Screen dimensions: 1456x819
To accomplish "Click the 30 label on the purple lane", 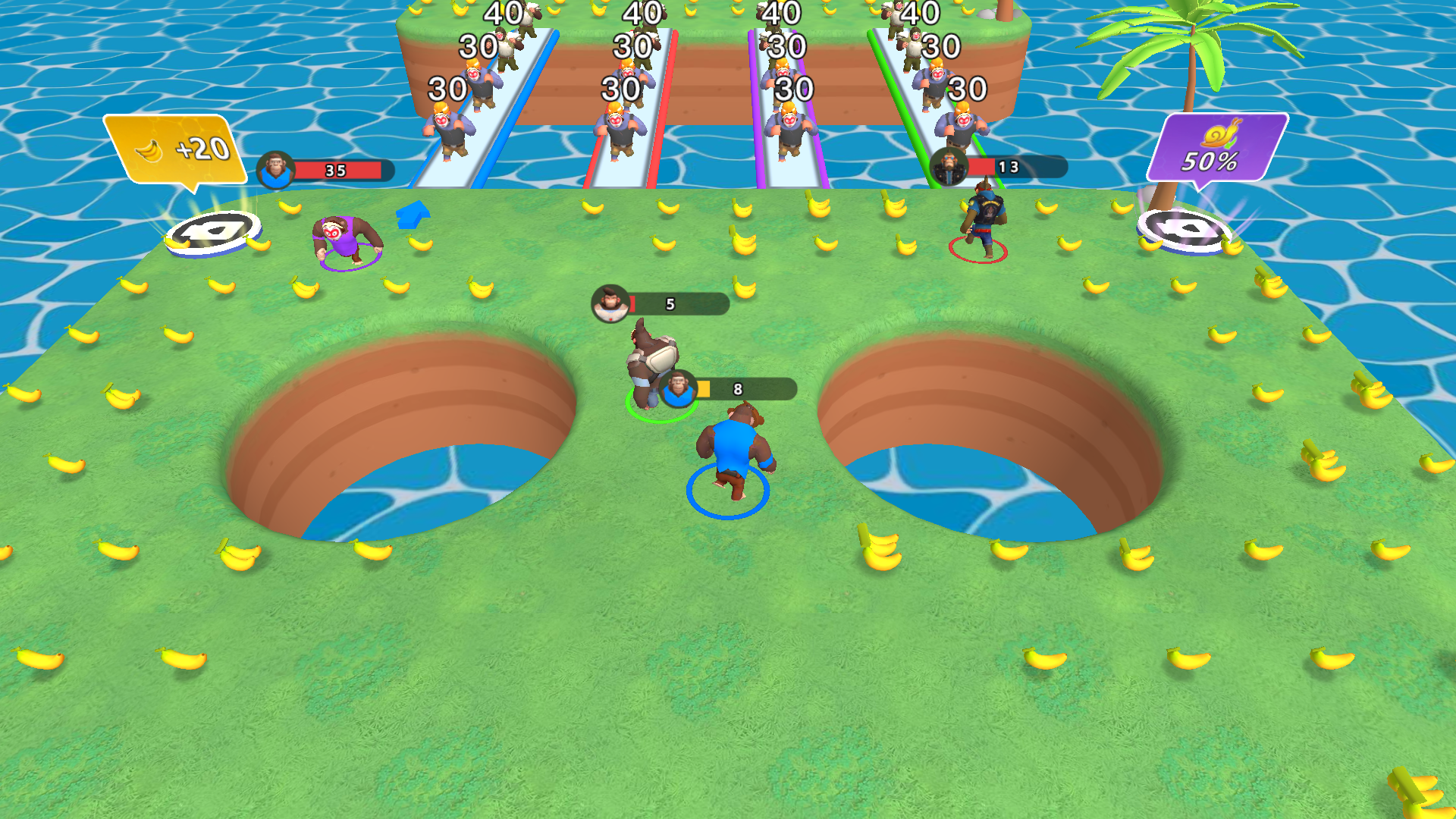I will [x=789, y=47].
